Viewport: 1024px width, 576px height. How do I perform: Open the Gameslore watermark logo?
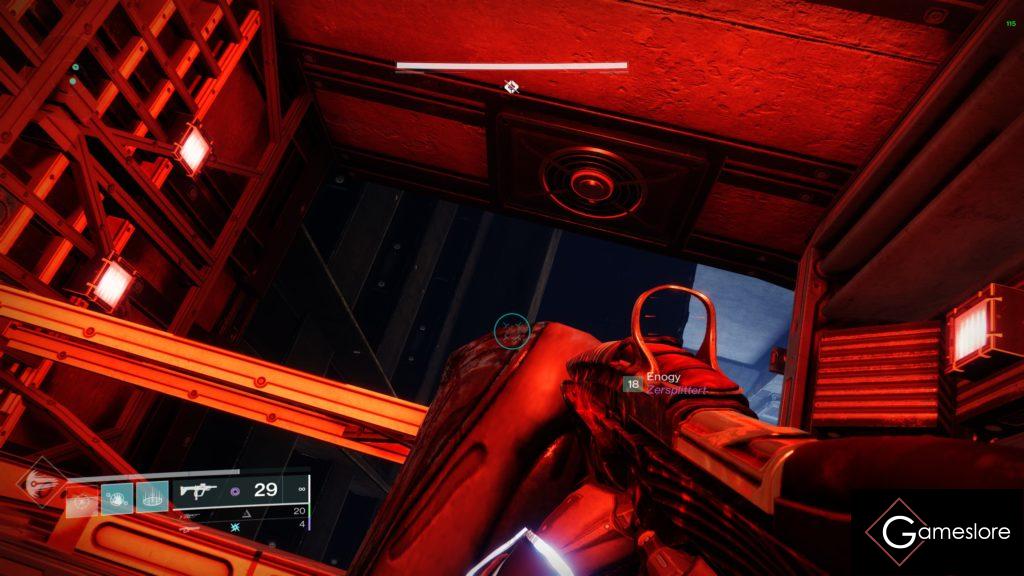click(937, 532)
